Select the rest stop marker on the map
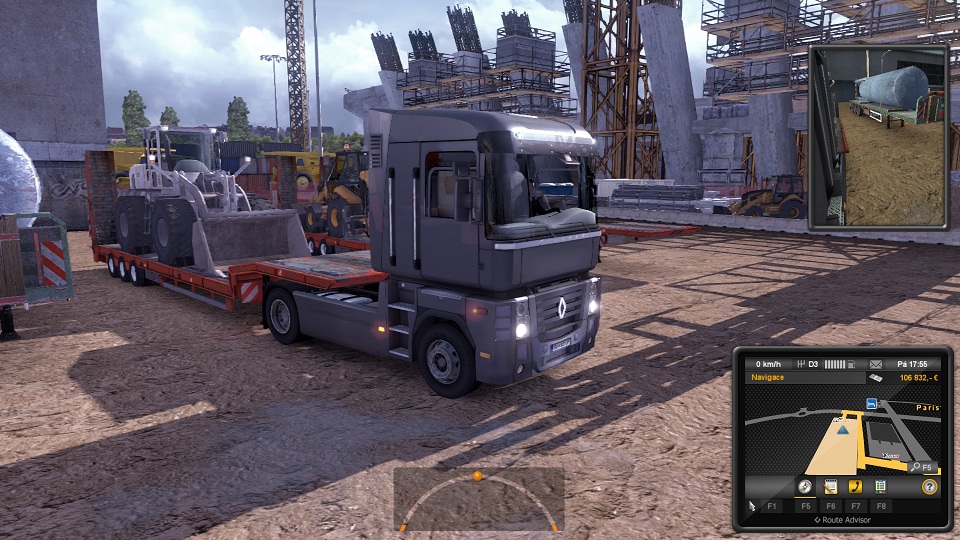960x540 pixels. pos(872,404)
